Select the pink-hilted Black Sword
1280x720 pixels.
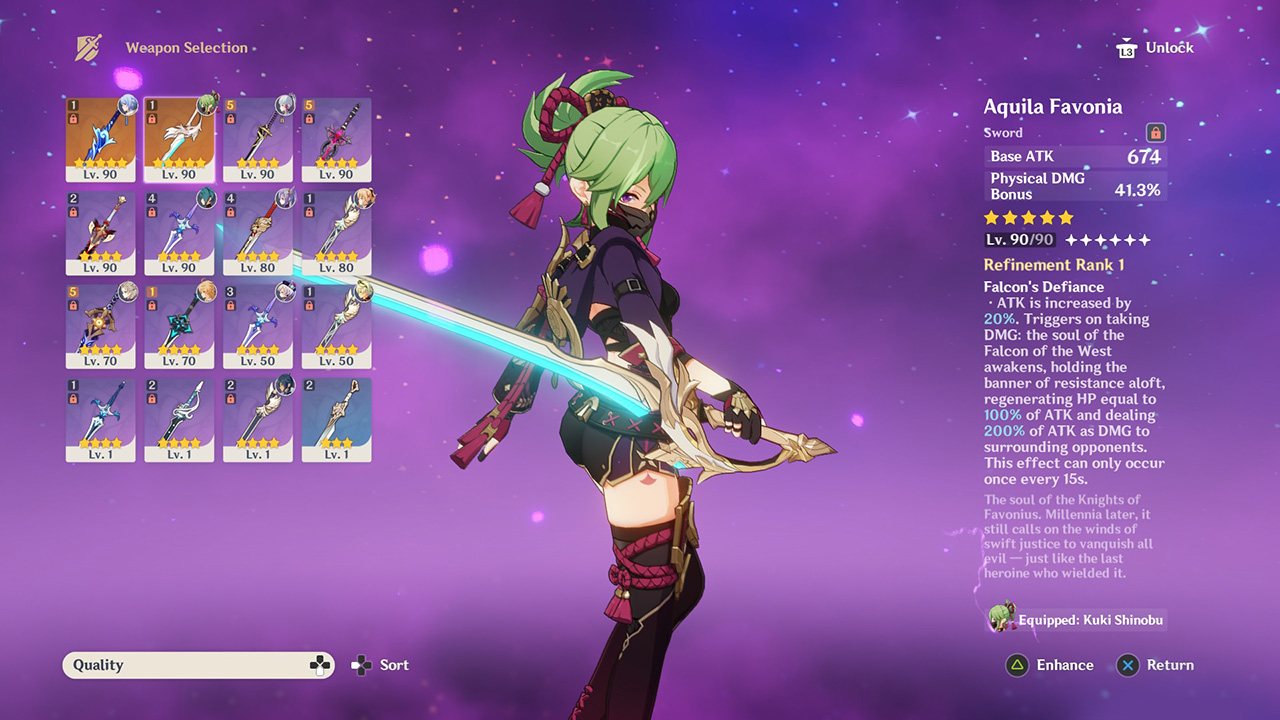coord(336,135)
